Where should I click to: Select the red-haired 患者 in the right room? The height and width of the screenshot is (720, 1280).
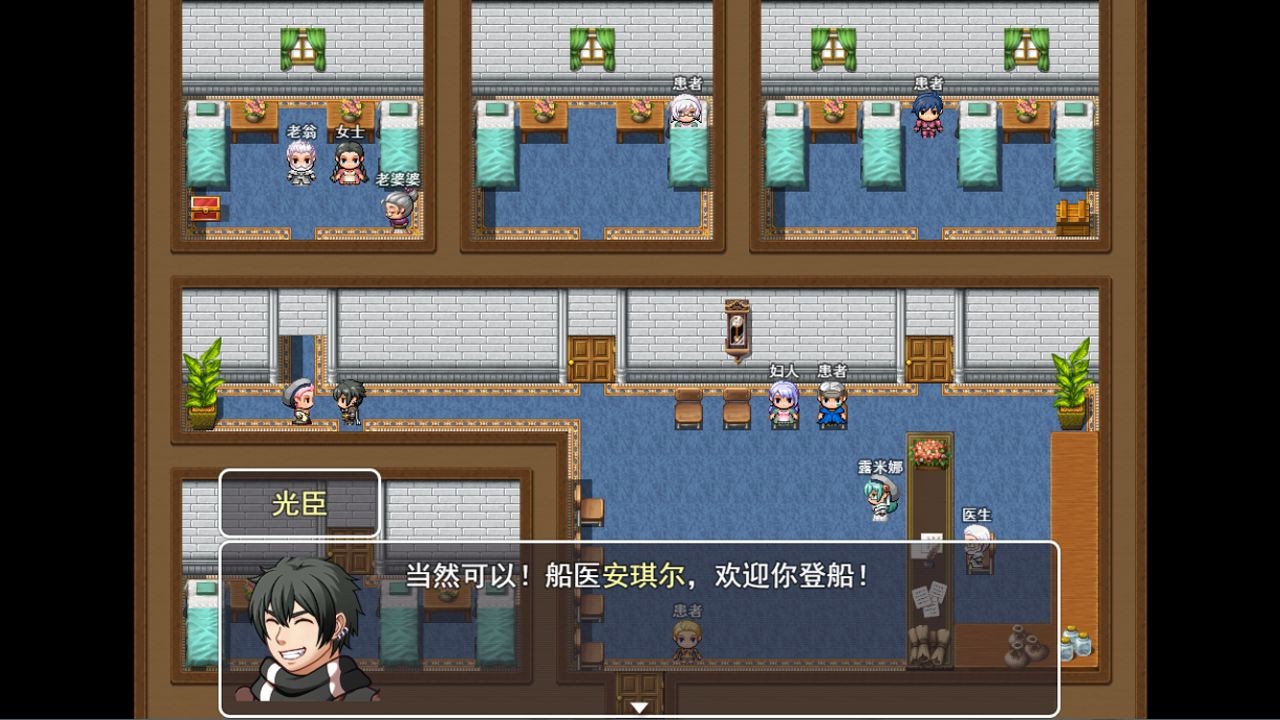[x=925, y=120]
